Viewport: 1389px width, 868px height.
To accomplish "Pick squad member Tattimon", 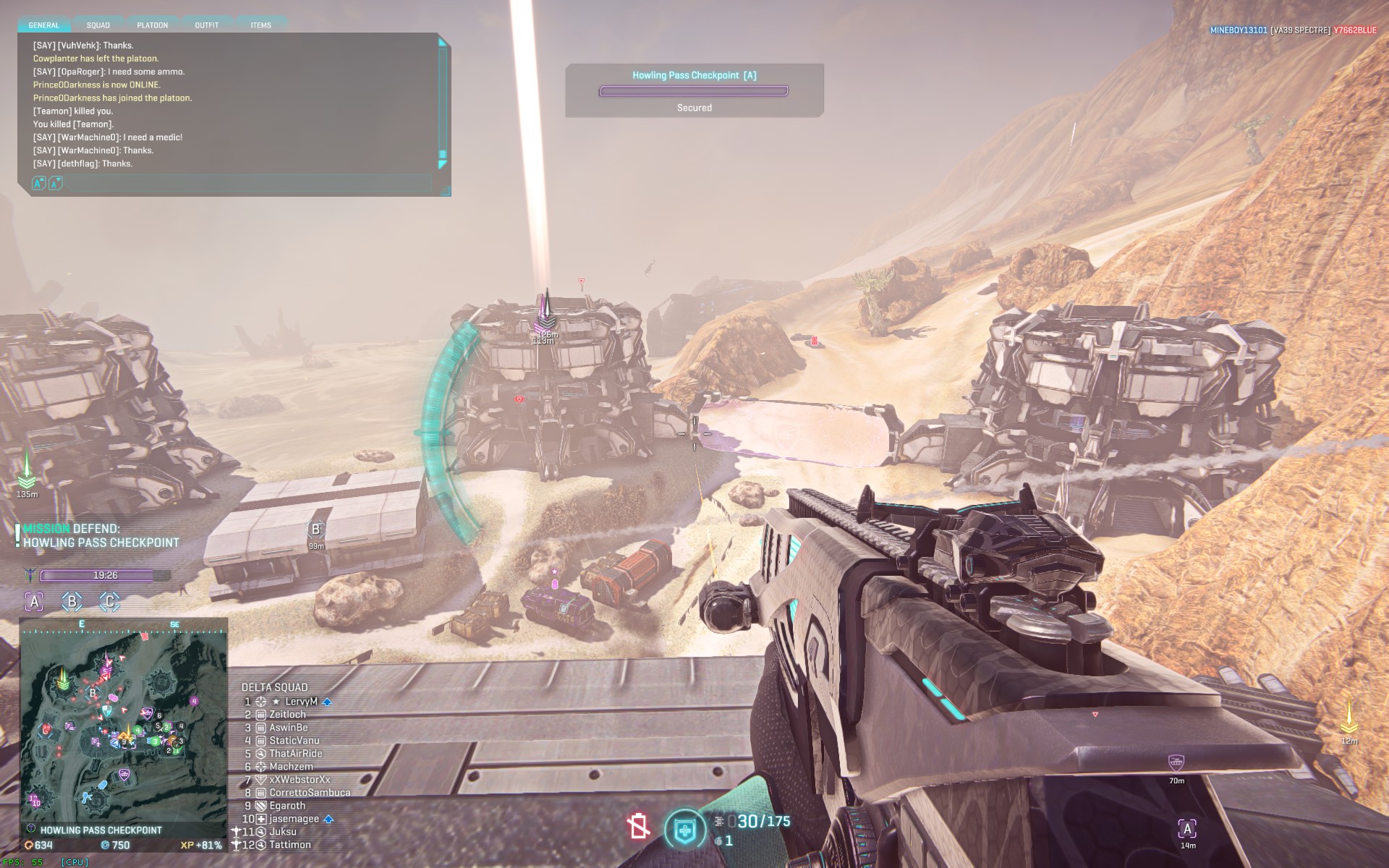I will 289,845.
